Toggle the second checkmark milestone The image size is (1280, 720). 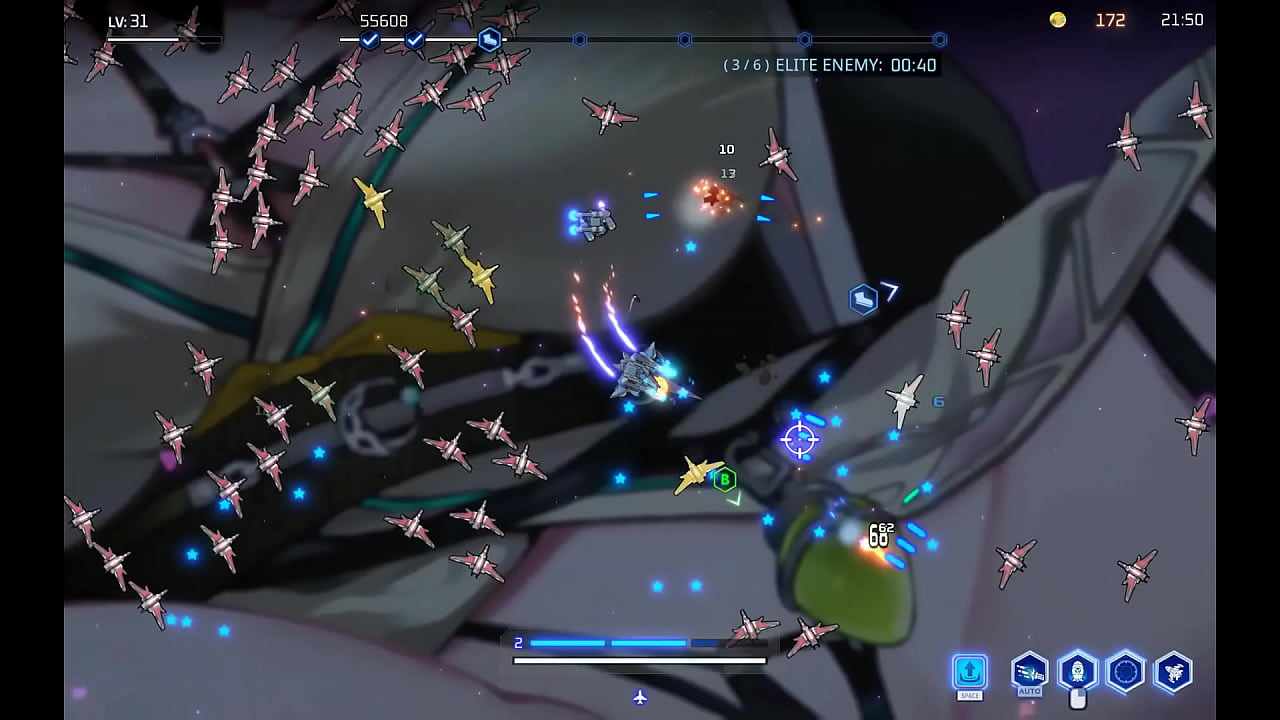click(x=413, y=41)
